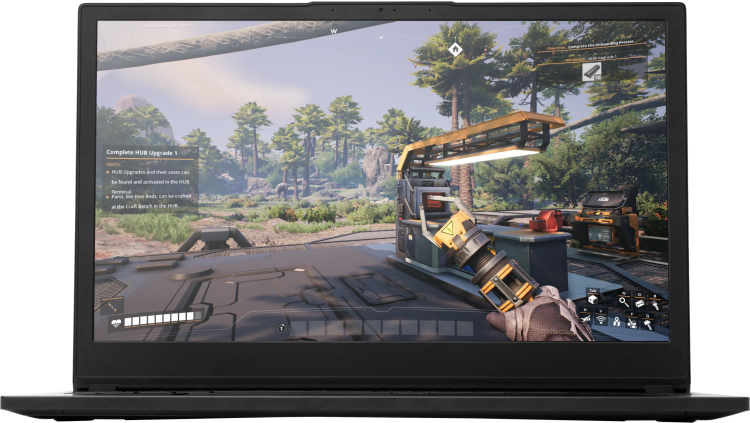750x423 pixels.
Task: Click the required item icon under the objective
Action: tap(590, 71)
